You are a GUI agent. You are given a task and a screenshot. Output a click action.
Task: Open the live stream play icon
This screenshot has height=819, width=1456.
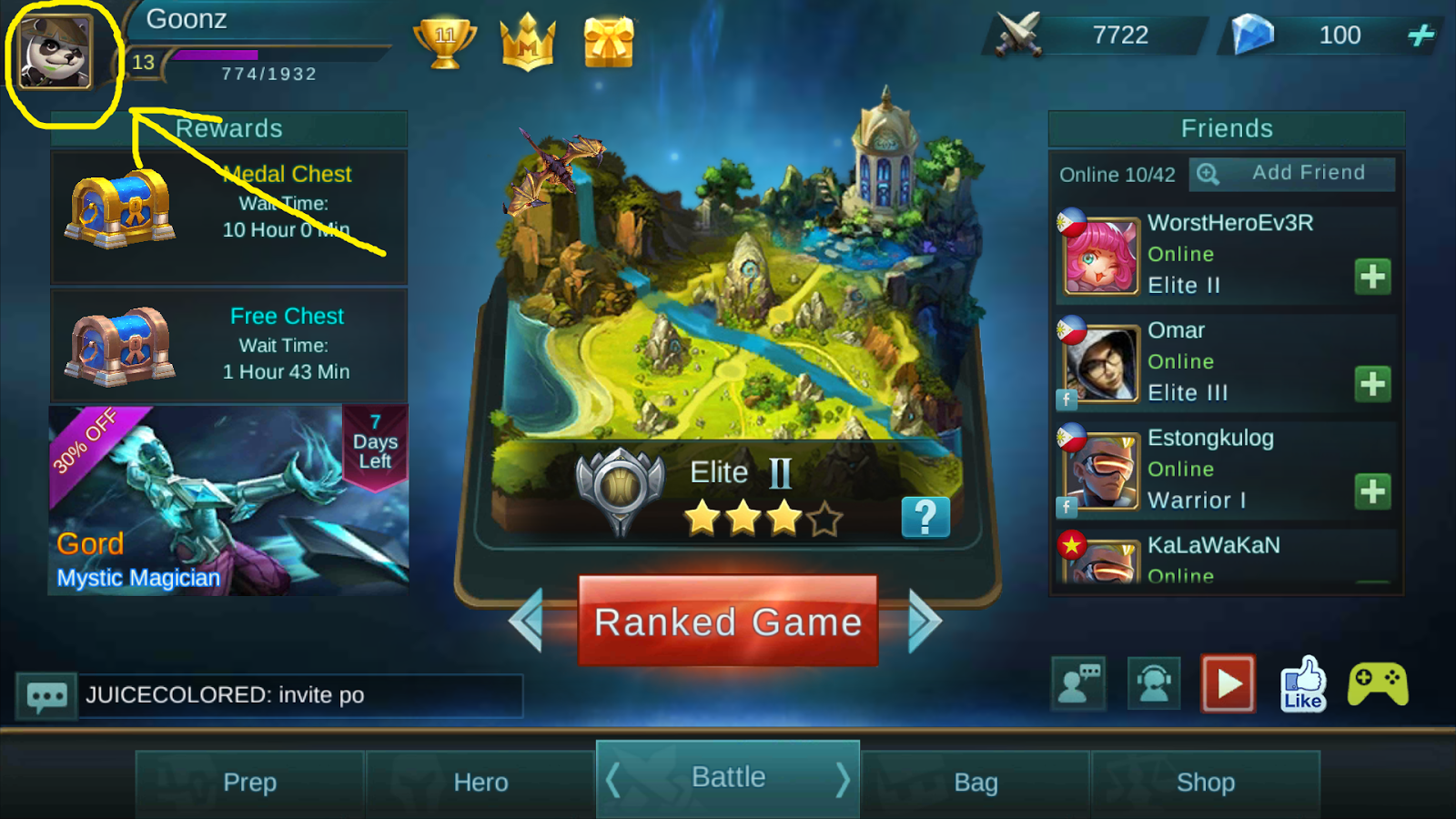(x=1228, y=682)
